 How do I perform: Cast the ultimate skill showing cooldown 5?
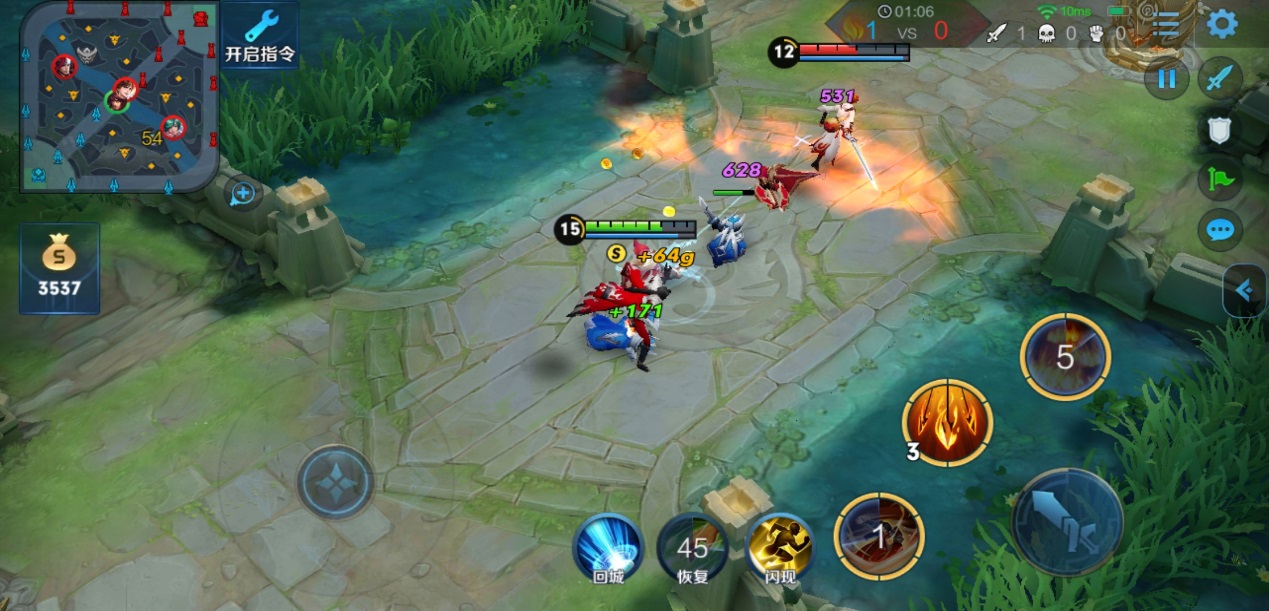1065,356
